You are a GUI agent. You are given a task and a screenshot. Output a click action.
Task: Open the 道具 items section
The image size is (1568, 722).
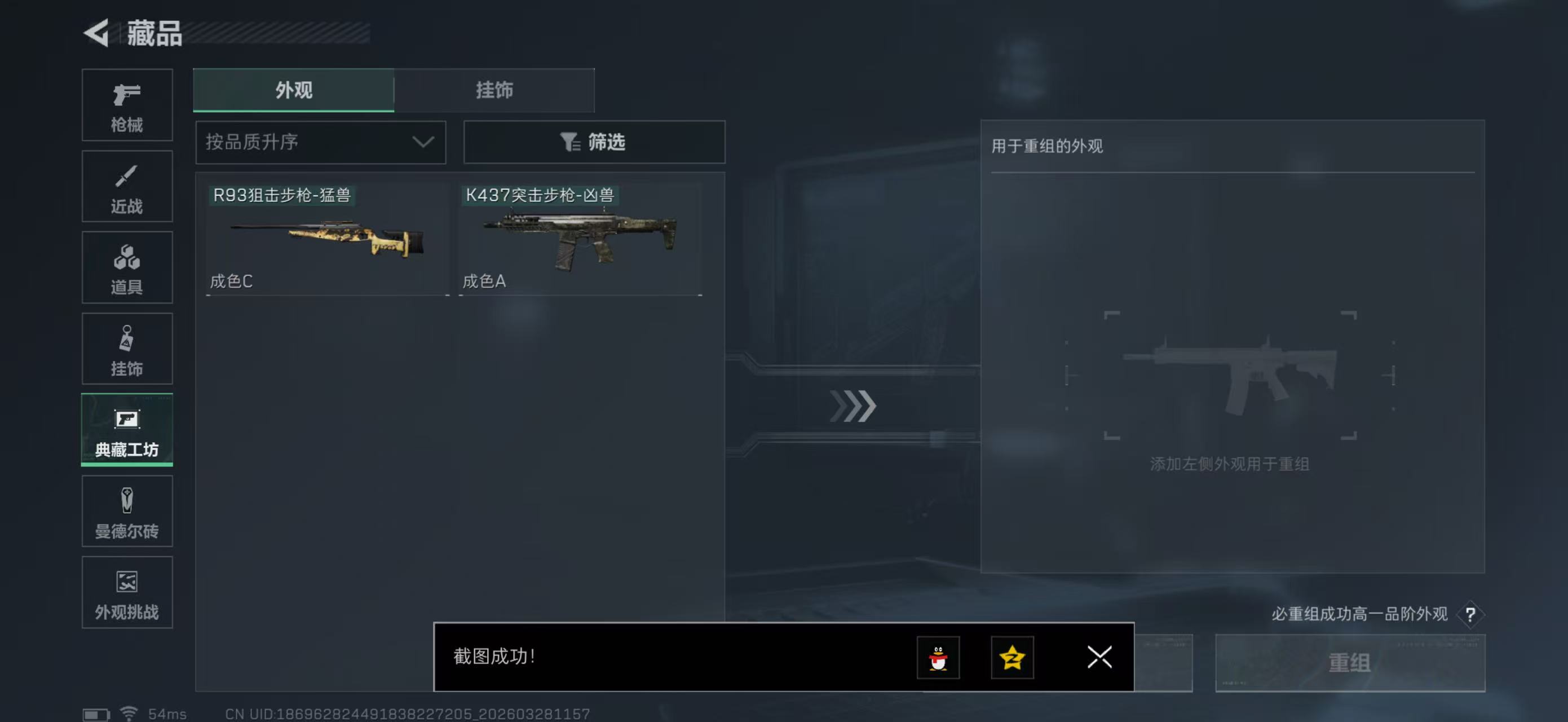127,267
